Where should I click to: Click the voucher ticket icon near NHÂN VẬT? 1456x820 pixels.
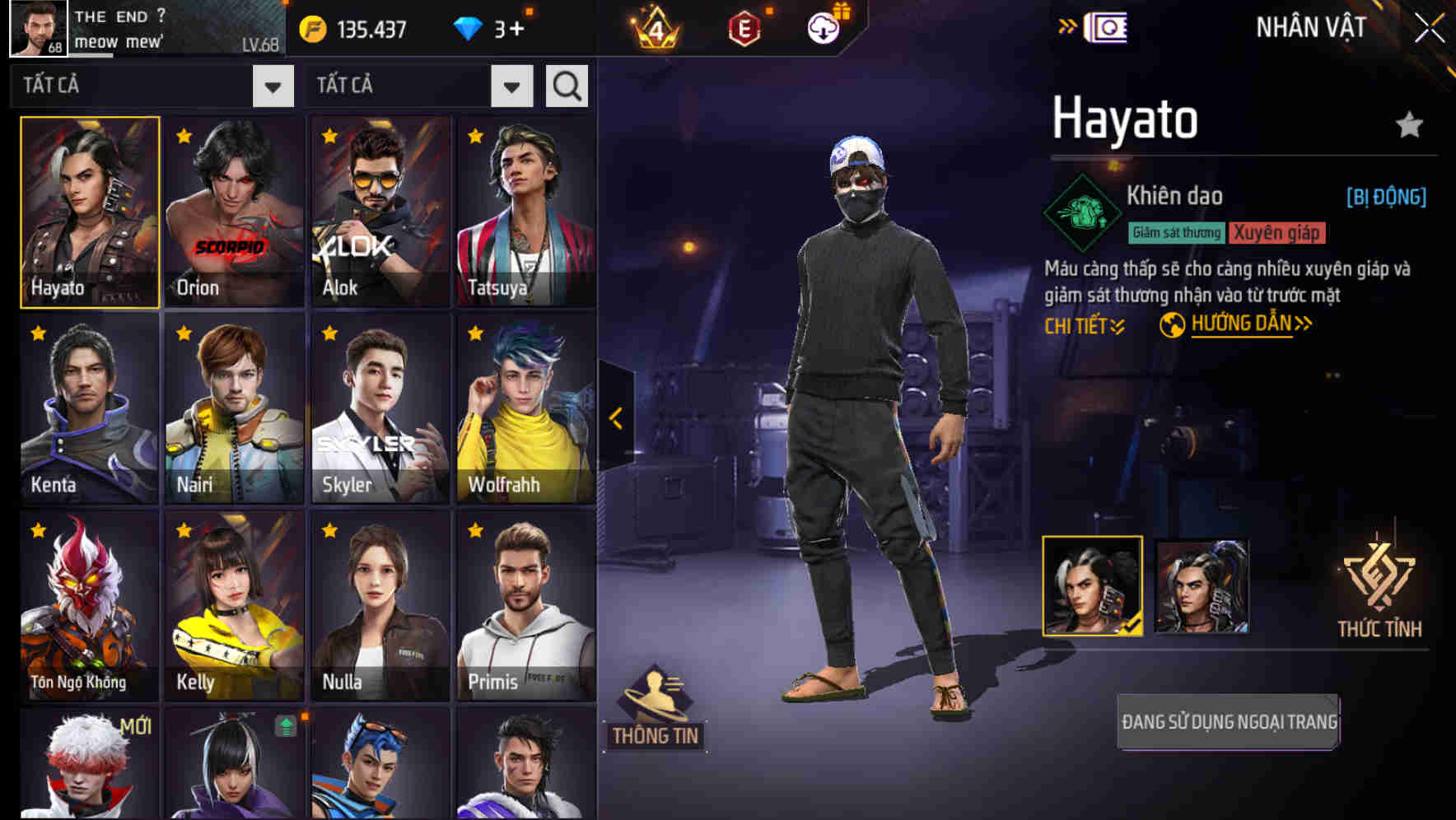[1108, 26]
